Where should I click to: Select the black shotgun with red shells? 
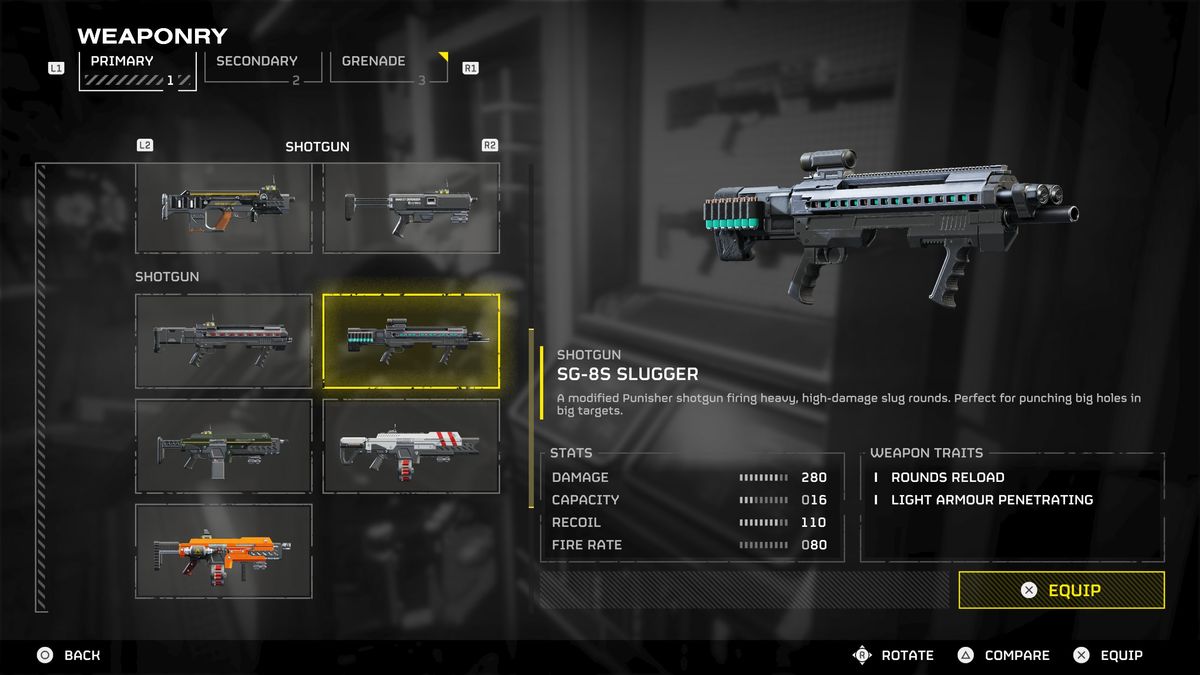point(224,341)
